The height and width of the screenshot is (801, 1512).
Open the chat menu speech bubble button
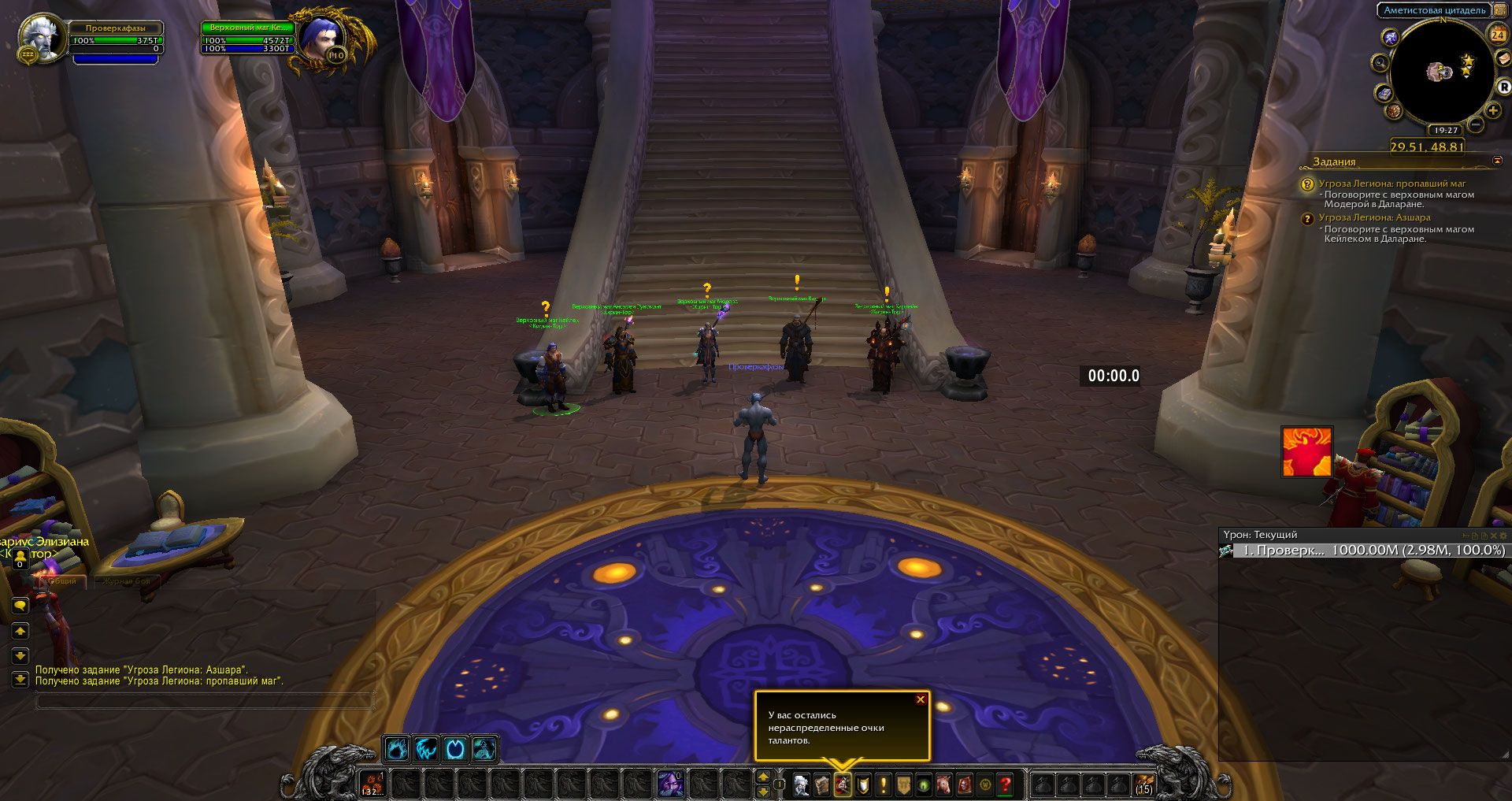click(20, 606)
